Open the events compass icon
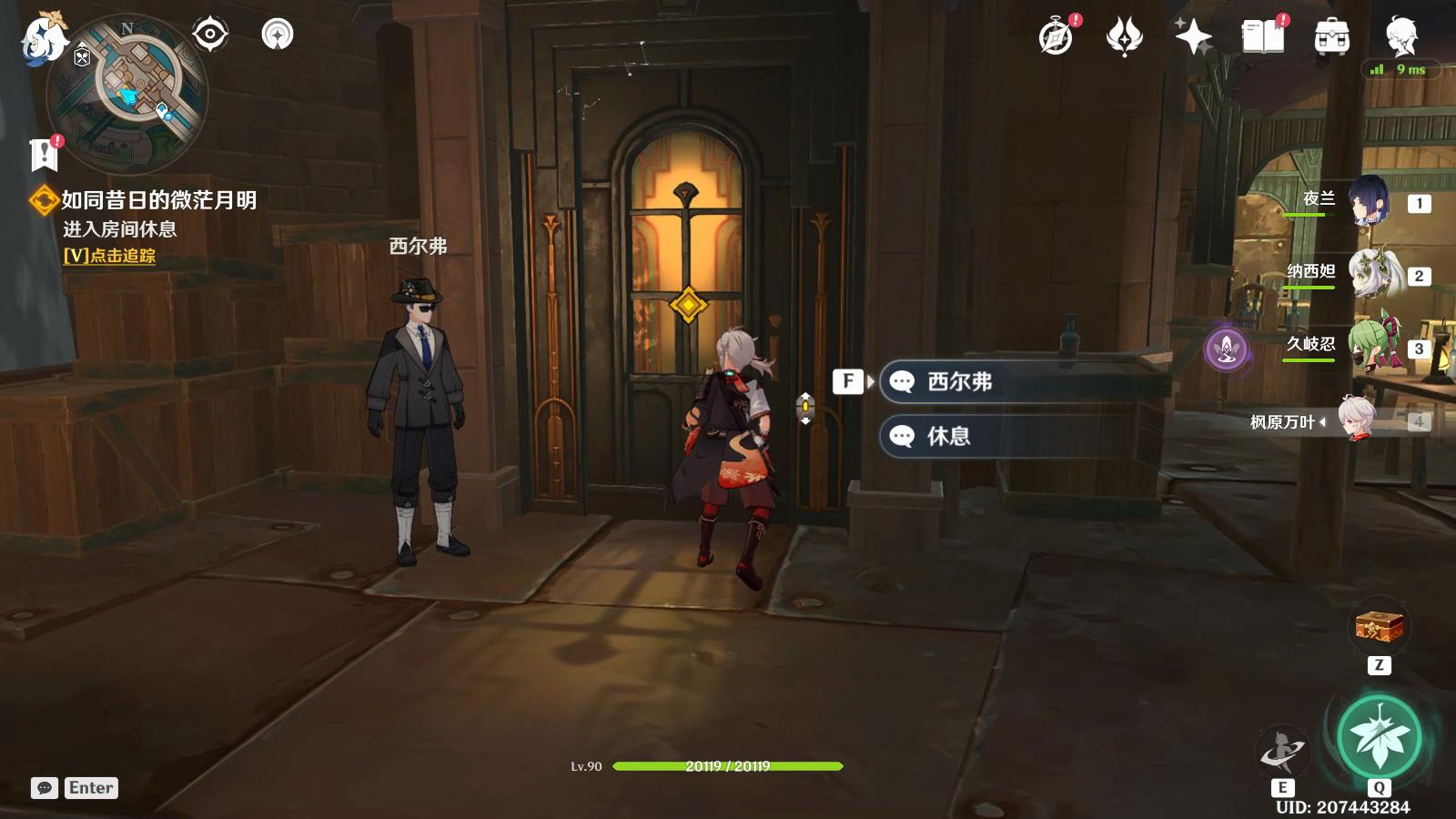 click(1056, 37)
